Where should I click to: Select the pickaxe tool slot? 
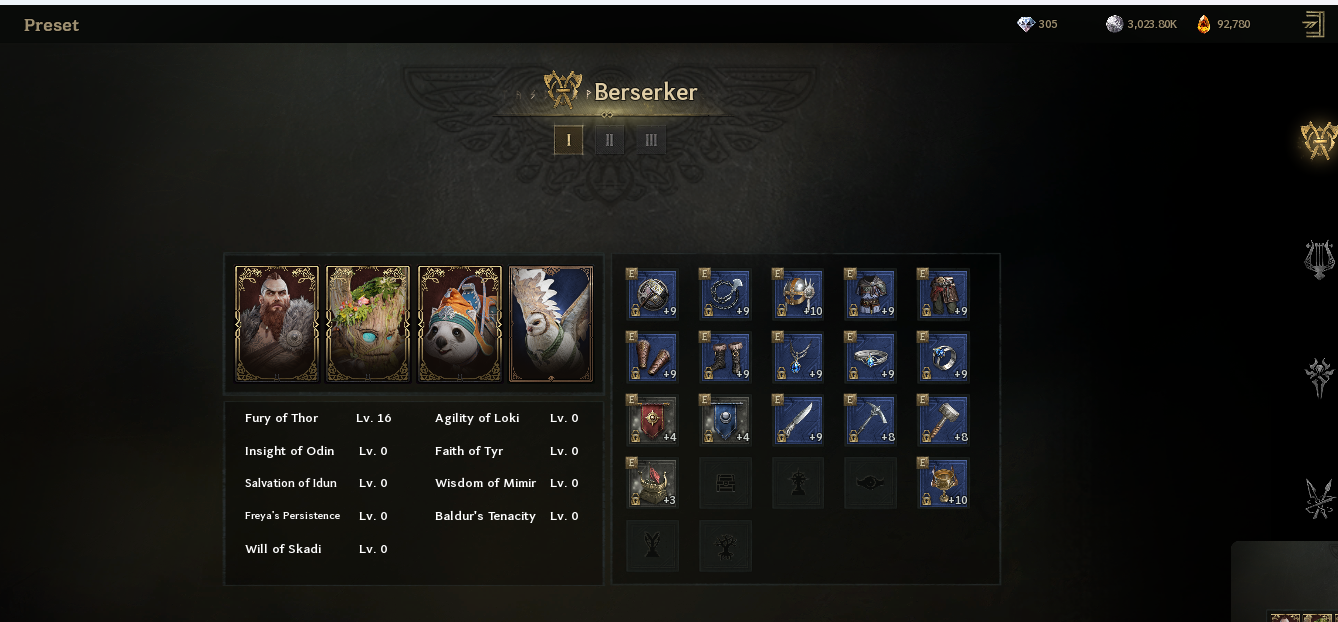pos(871,420)
